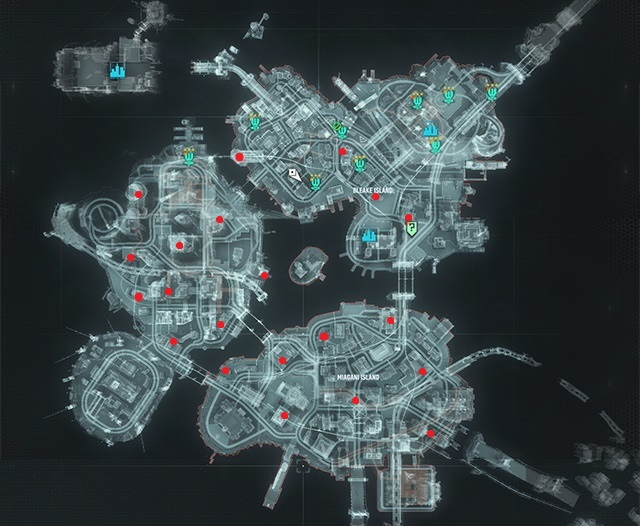Image resolution: width=640 pixels, height=526 pixels.
Task: Select the green question mark map marker
Action: click(x=410, y=227)
